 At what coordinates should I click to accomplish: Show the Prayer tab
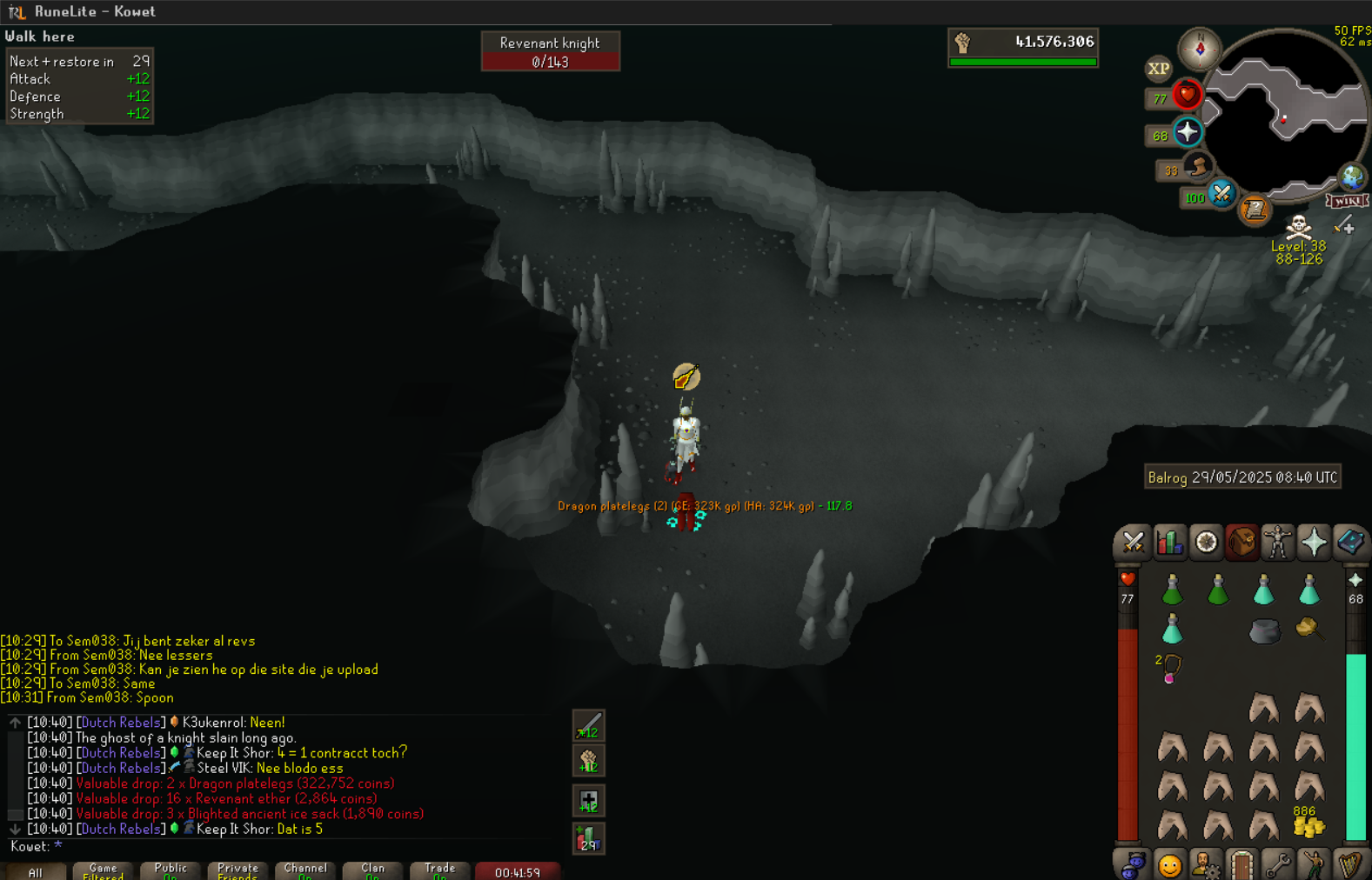[1314, 543]
